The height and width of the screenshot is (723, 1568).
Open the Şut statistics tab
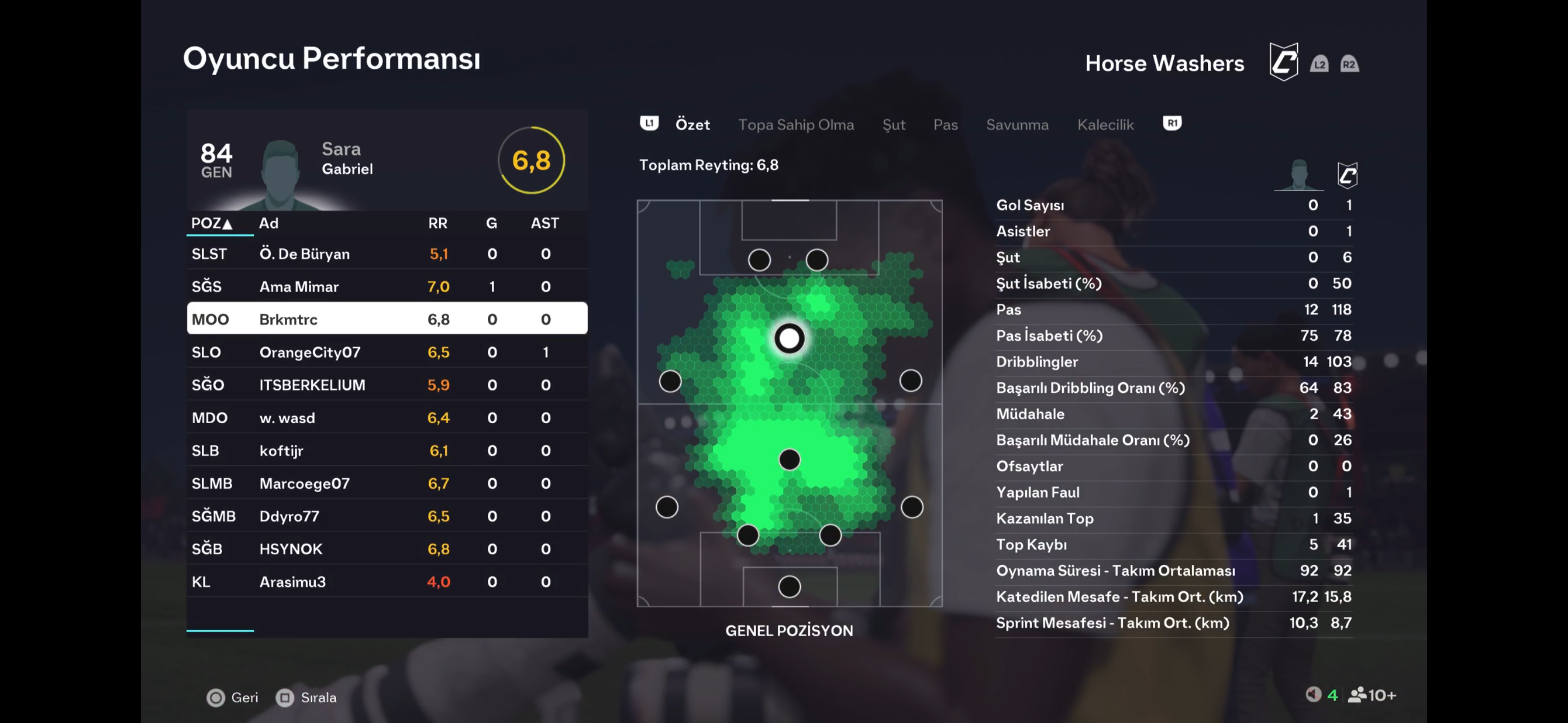893,125
